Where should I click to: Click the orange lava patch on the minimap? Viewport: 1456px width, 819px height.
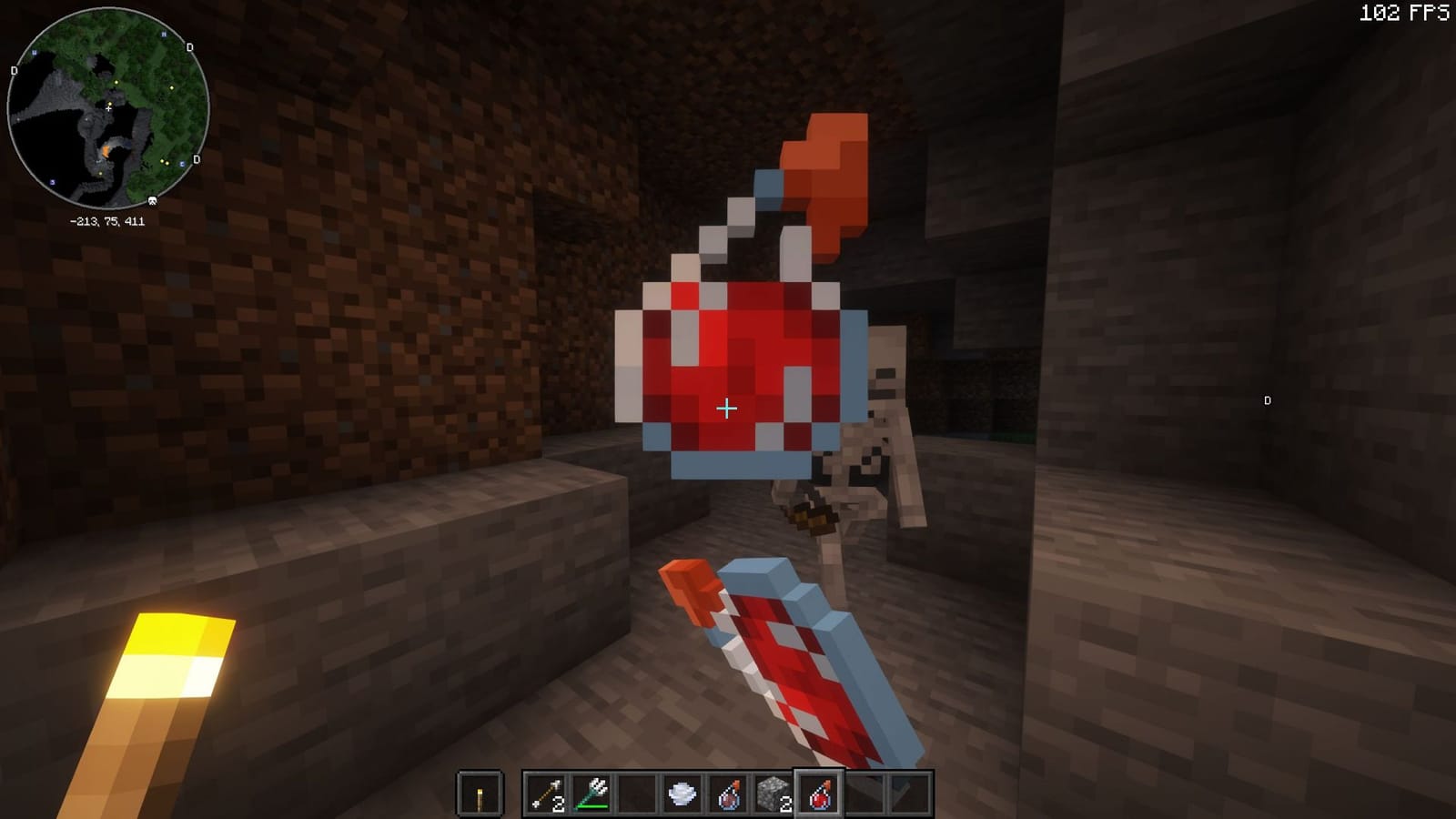coord(105,152)
